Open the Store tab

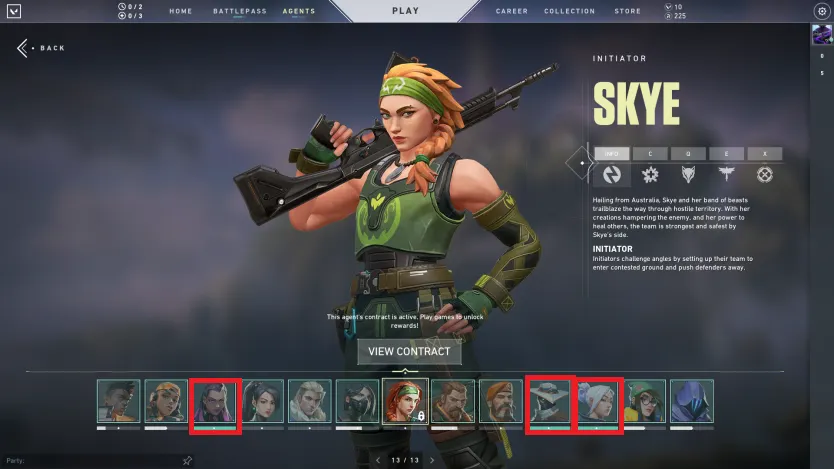coord(628,12)
